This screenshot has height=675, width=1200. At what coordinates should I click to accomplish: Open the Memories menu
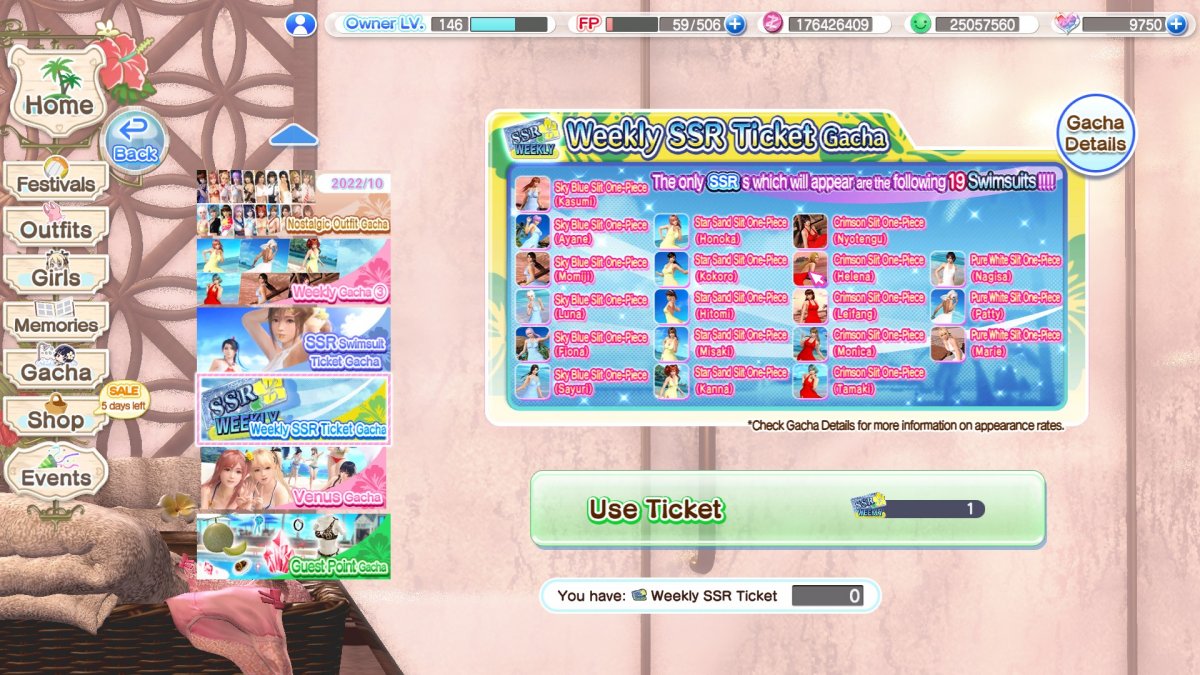coord(56,324)
